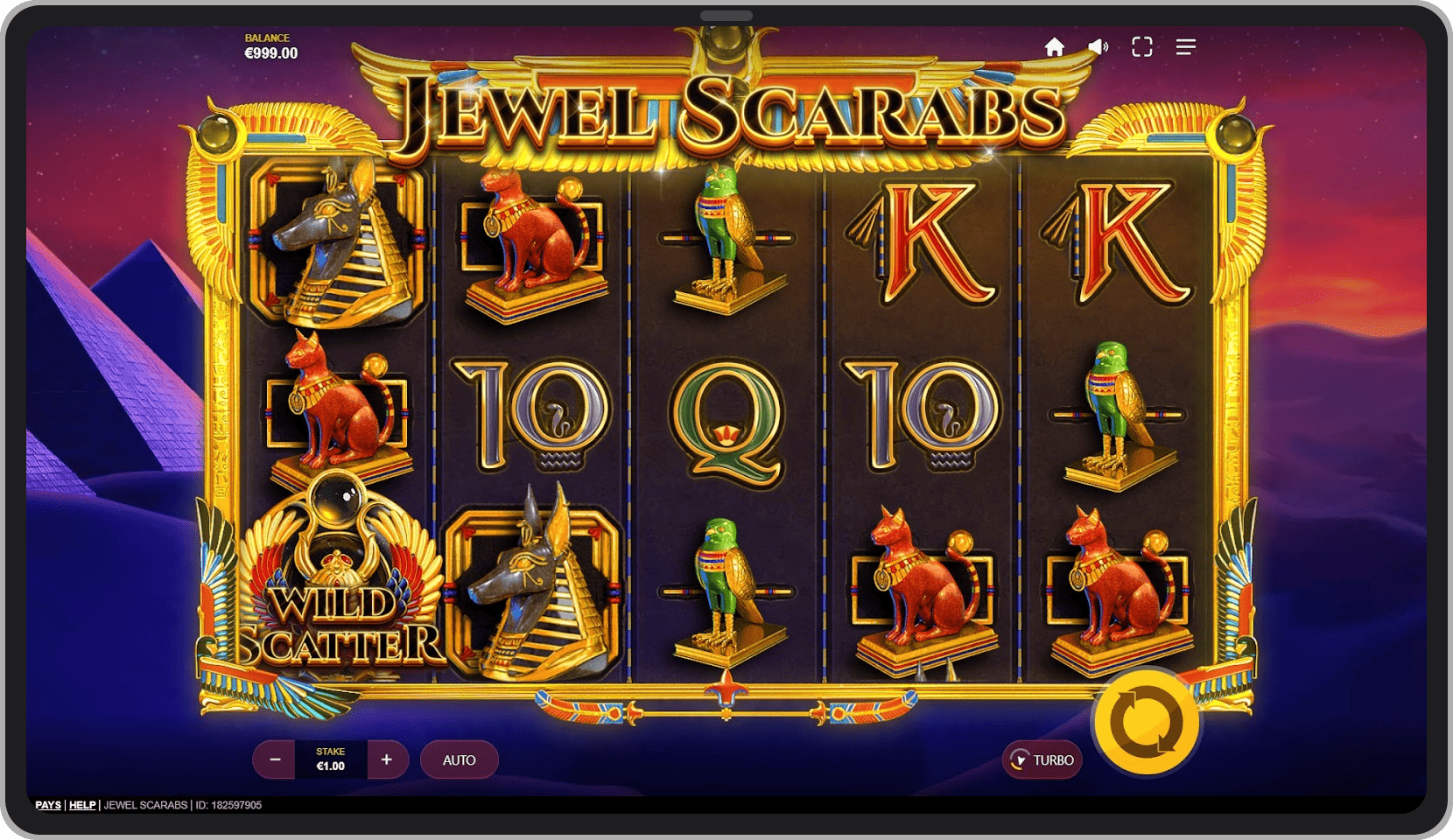The height and width of the screenshot is (840, 1453).
Task: Click the minus icon to lower the stake
Action: [274, 759]
